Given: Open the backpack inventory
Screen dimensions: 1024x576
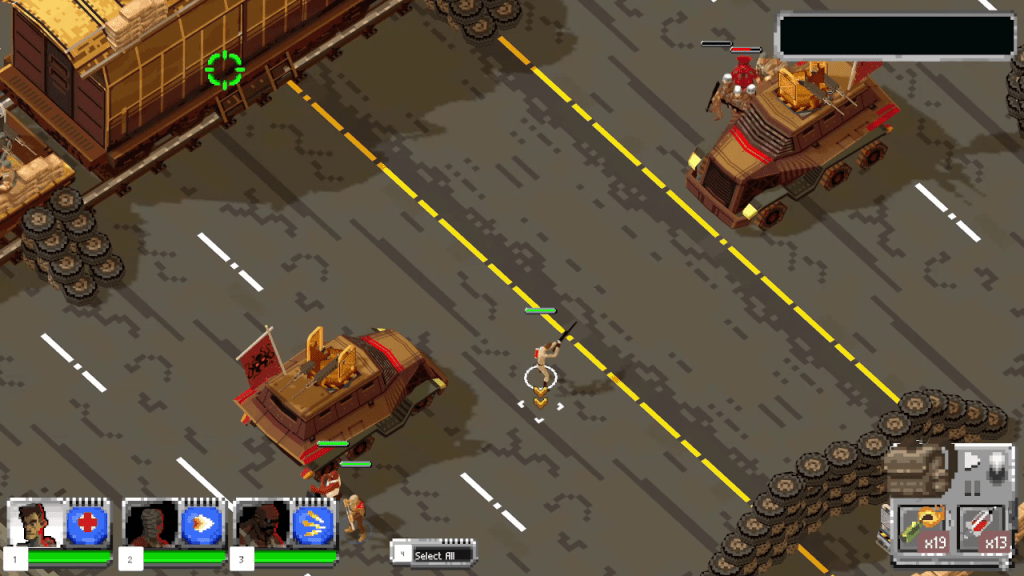Looking at the screenshot, I should coord(914,468).
